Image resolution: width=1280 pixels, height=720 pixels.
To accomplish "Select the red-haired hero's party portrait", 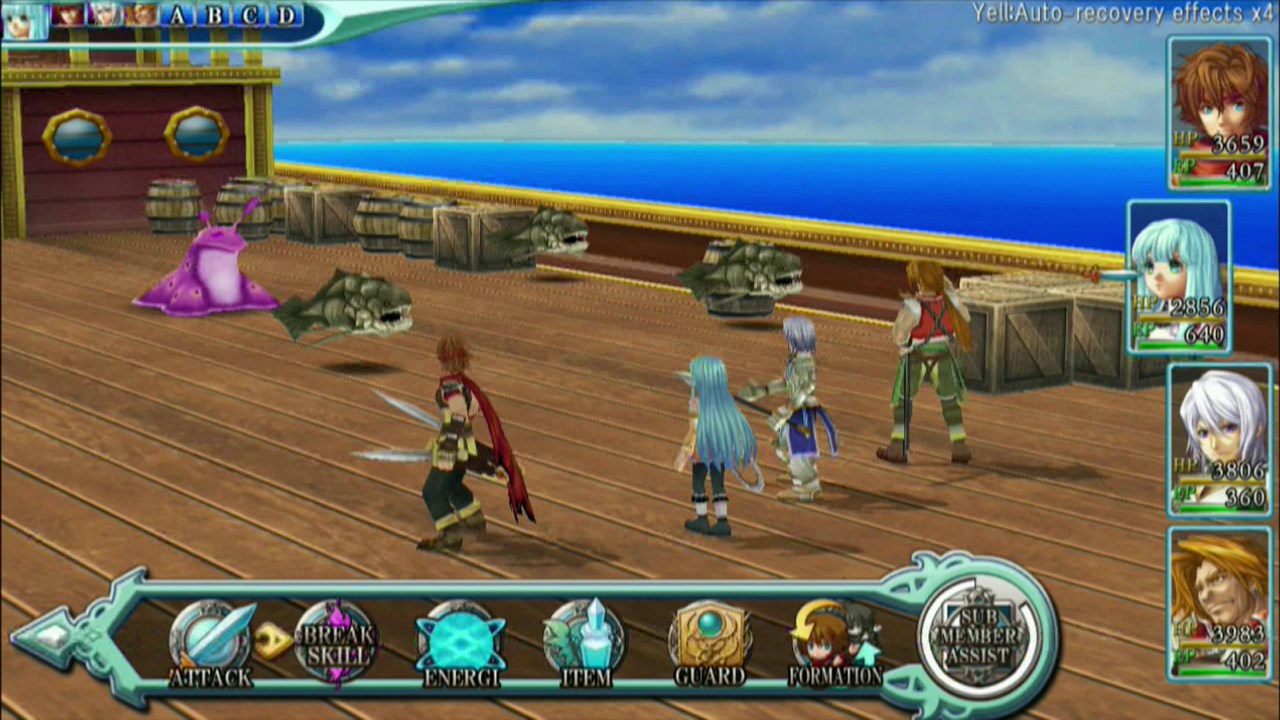I will 1219,112.
